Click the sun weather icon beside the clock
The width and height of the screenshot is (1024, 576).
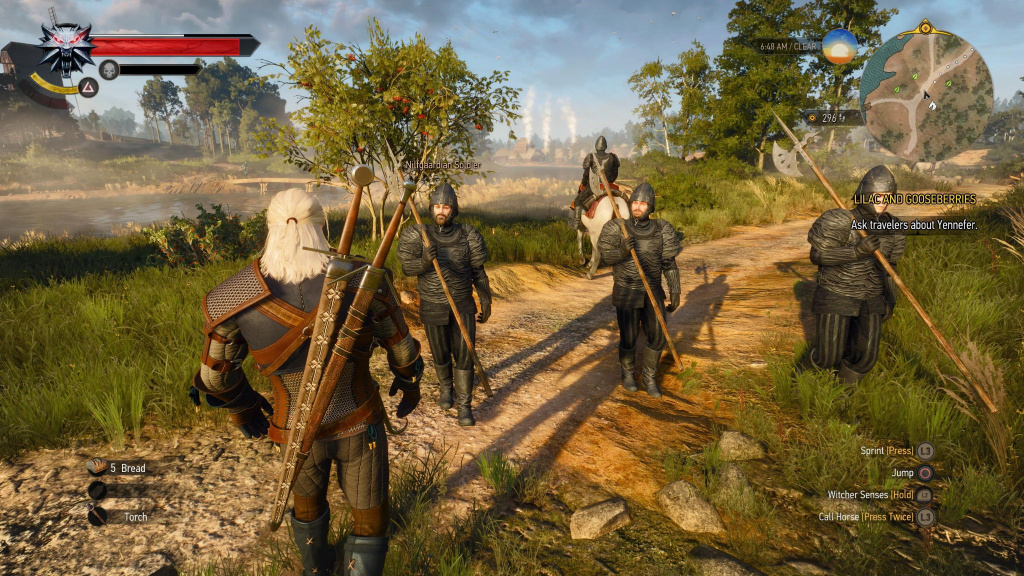tap(839, 46)
